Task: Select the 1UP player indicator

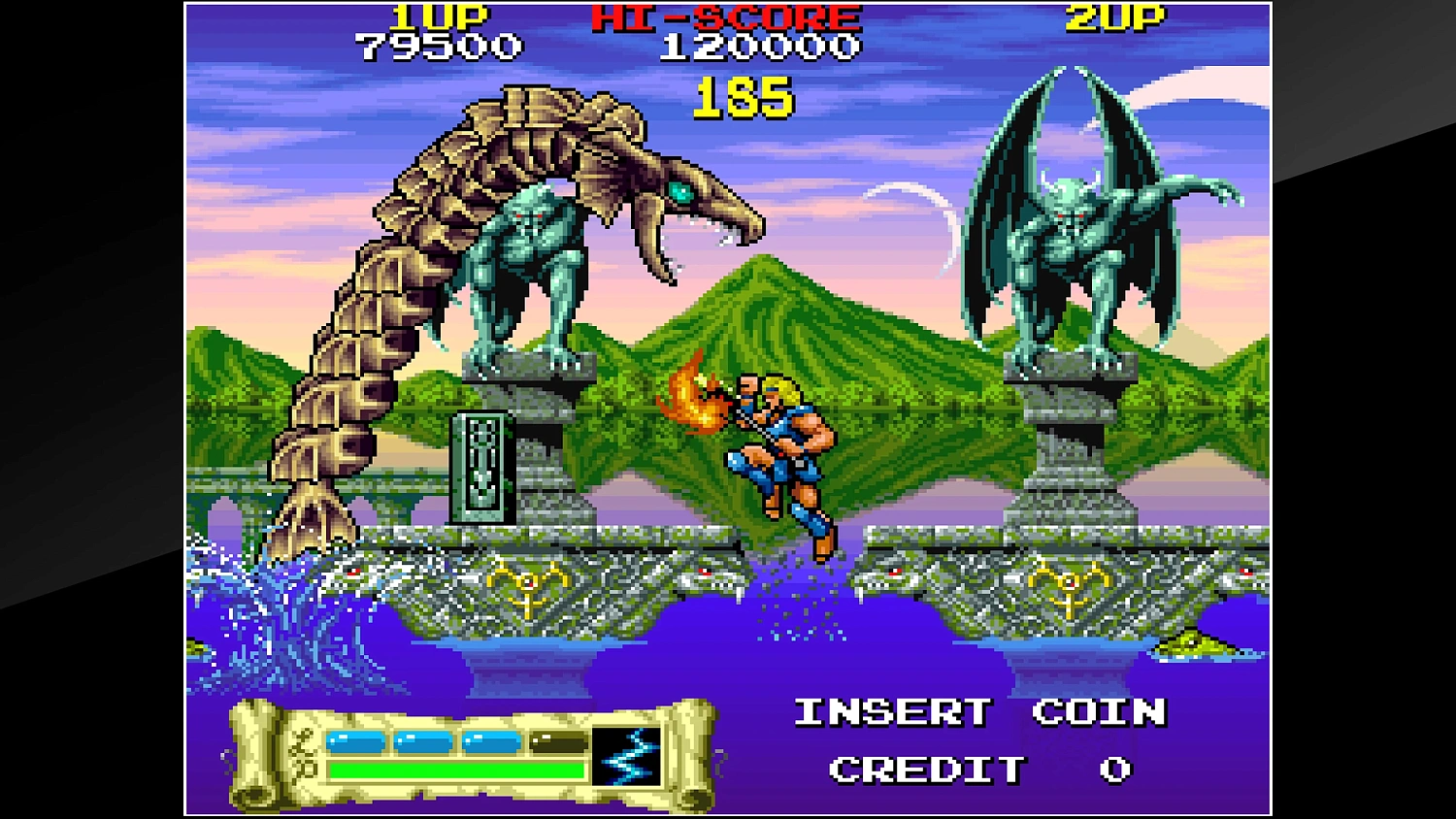Action: pos(439,16)
